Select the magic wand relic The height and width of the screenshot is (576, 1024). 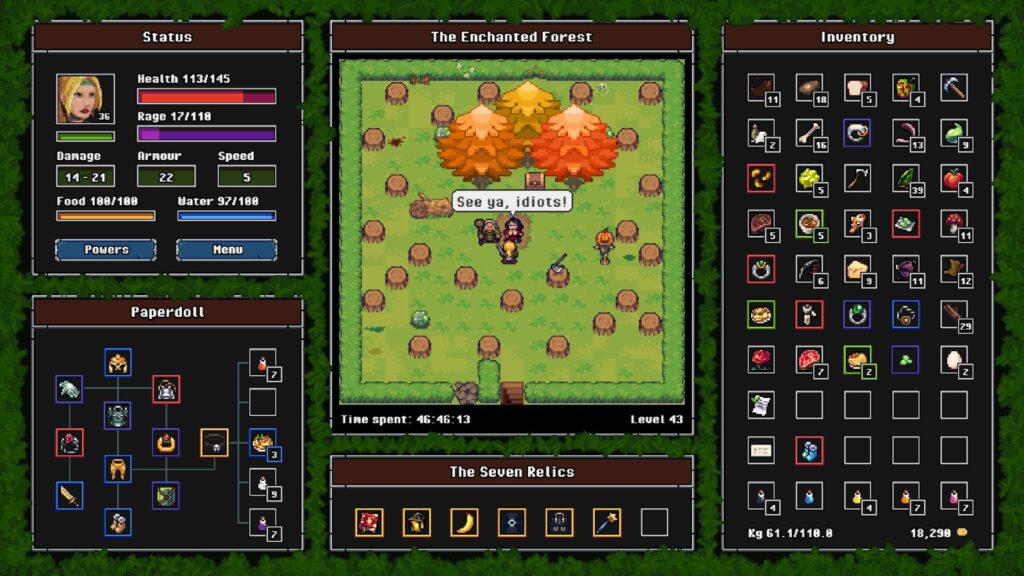click(606, 522)
